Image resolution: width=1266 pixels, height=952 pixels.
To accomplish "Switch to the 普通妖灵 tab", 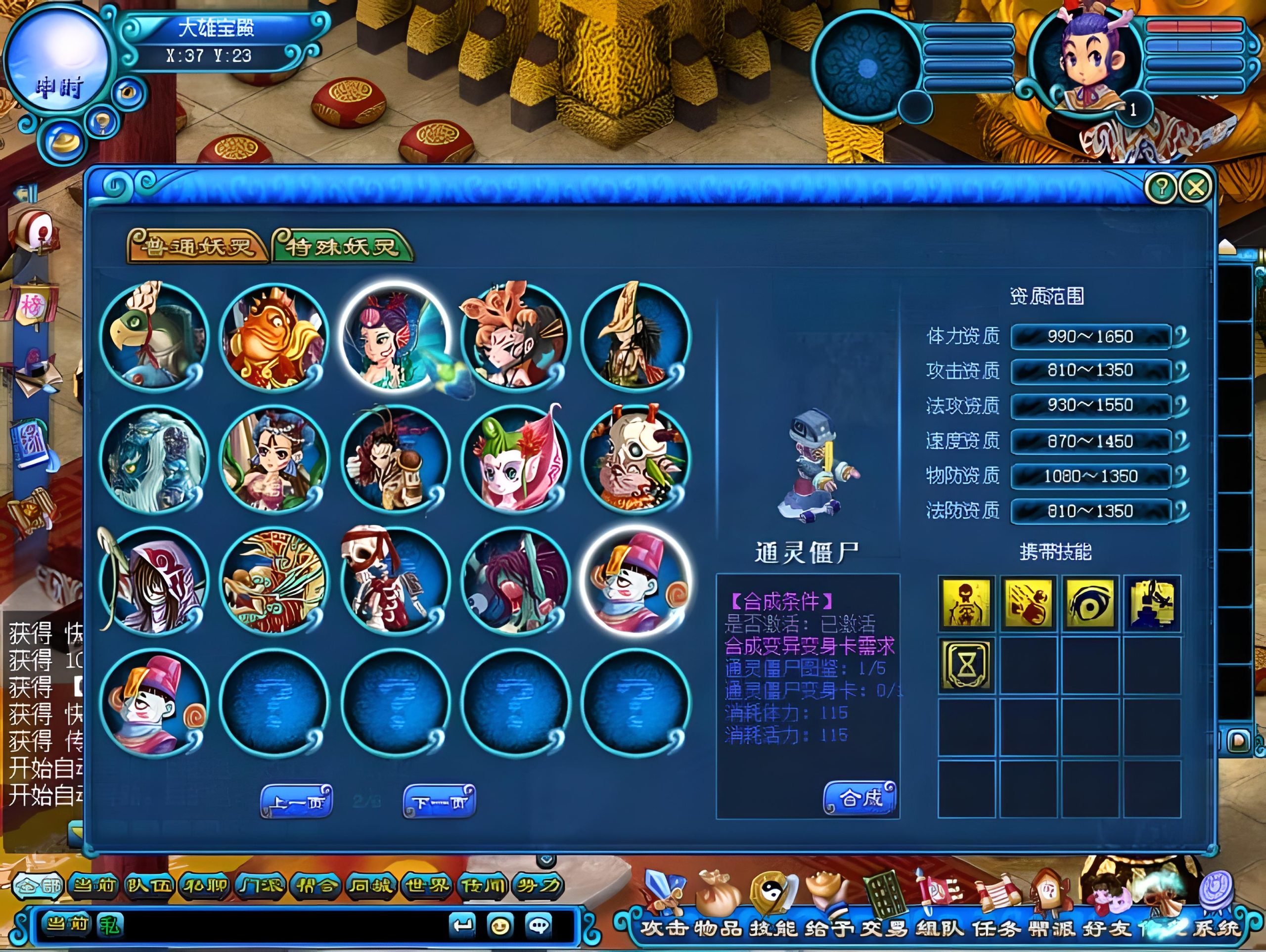I will [197, 247].
